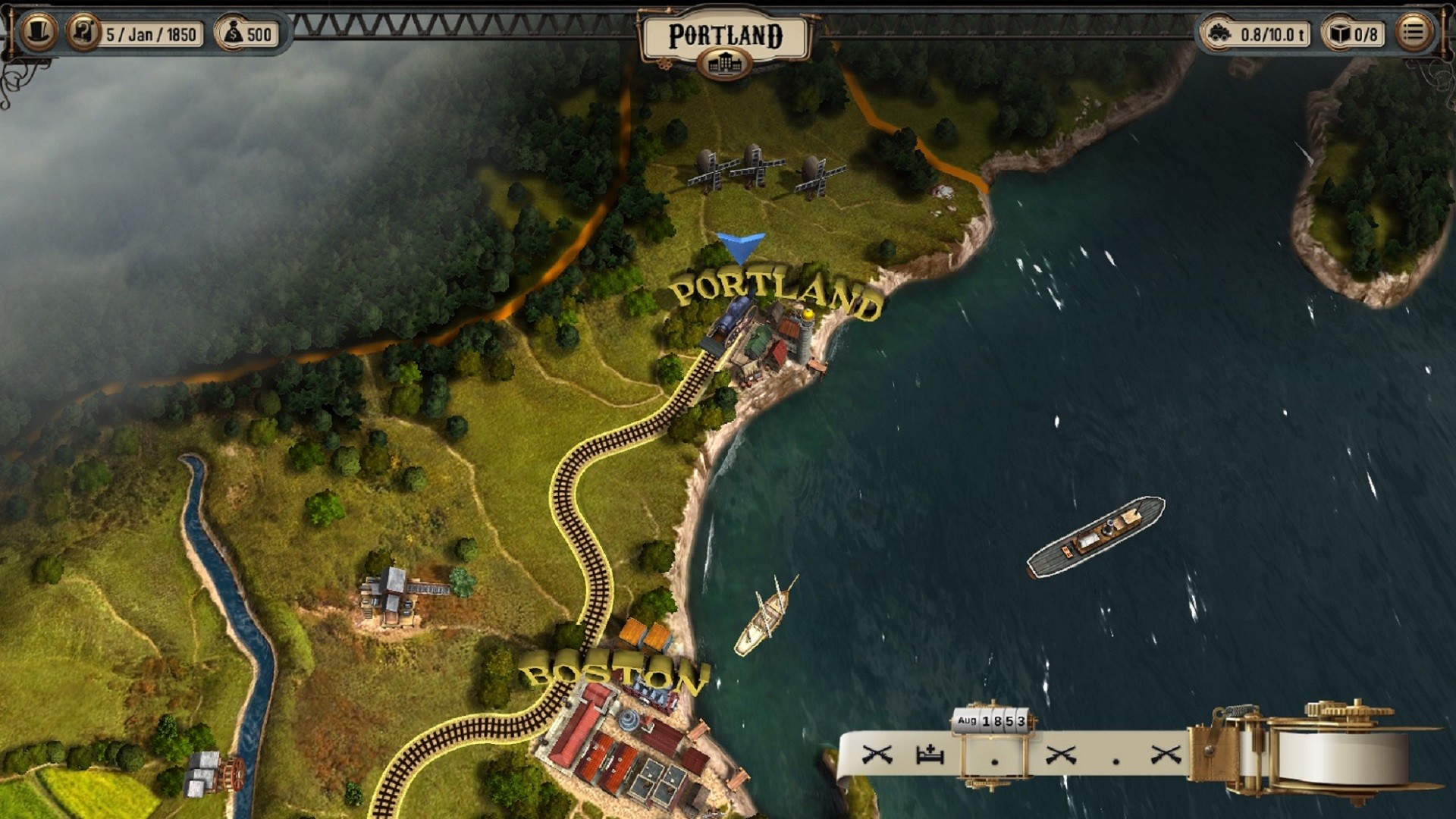Select the city of Boston label

coord(614,674)
